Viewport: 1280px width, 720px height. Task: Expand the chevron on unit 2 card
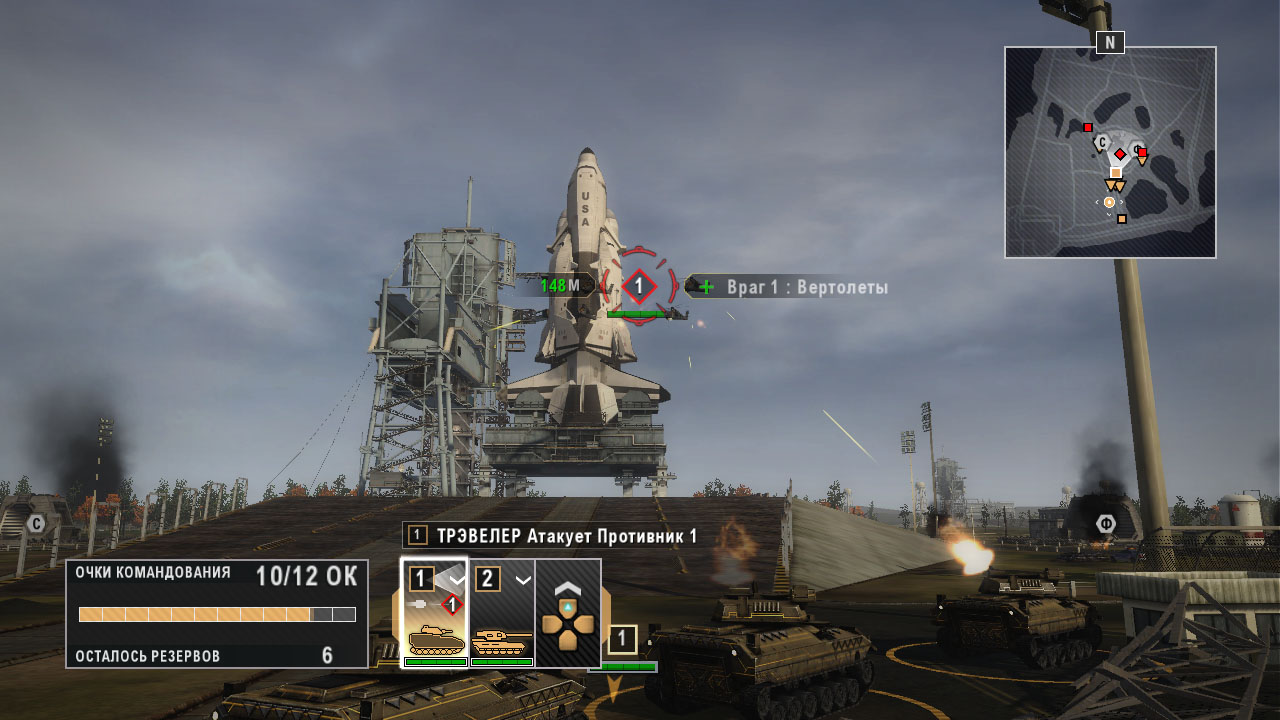(522, 579)
